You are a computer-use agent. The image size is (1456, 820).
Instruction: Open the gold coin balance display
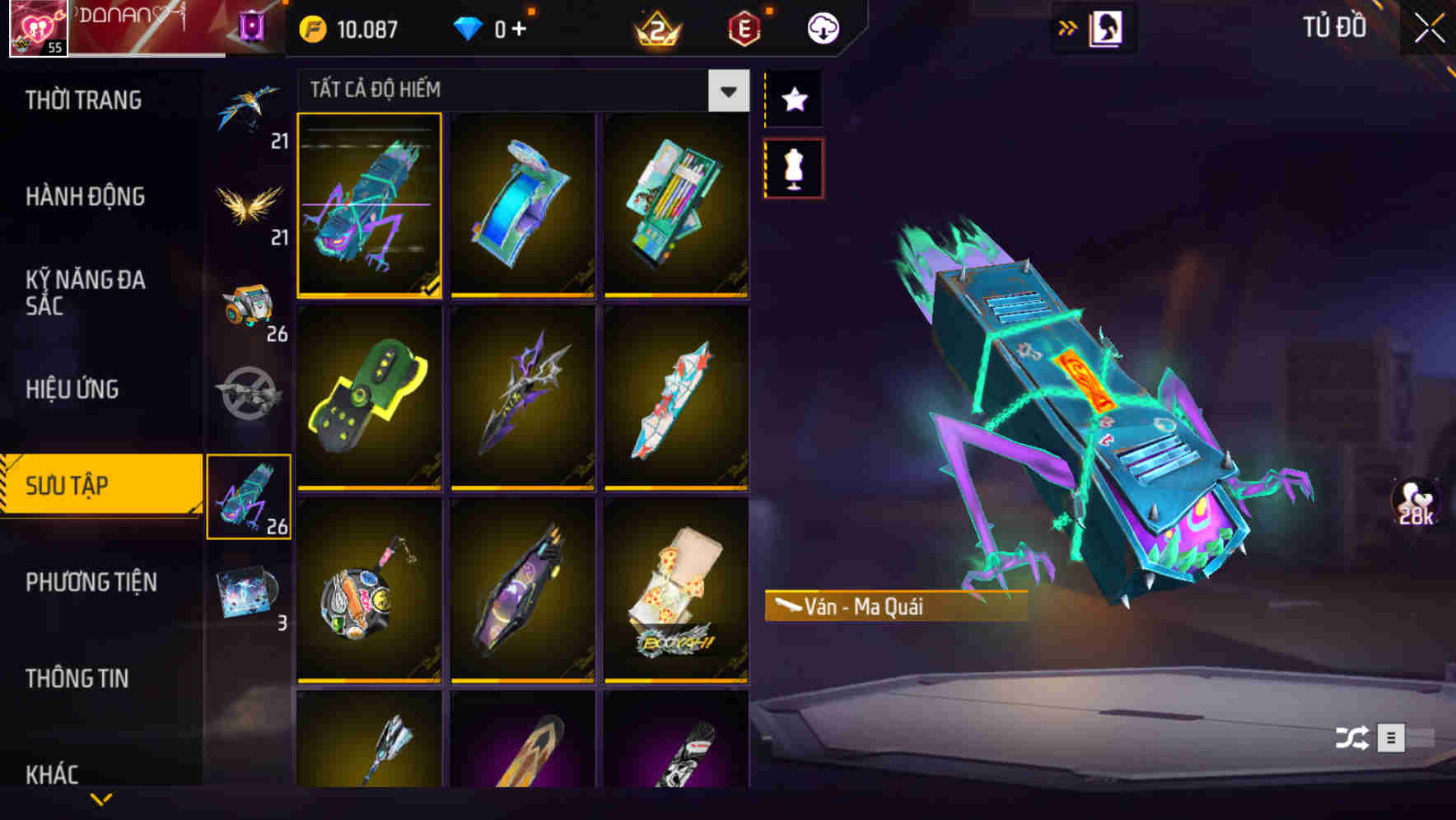350,27
